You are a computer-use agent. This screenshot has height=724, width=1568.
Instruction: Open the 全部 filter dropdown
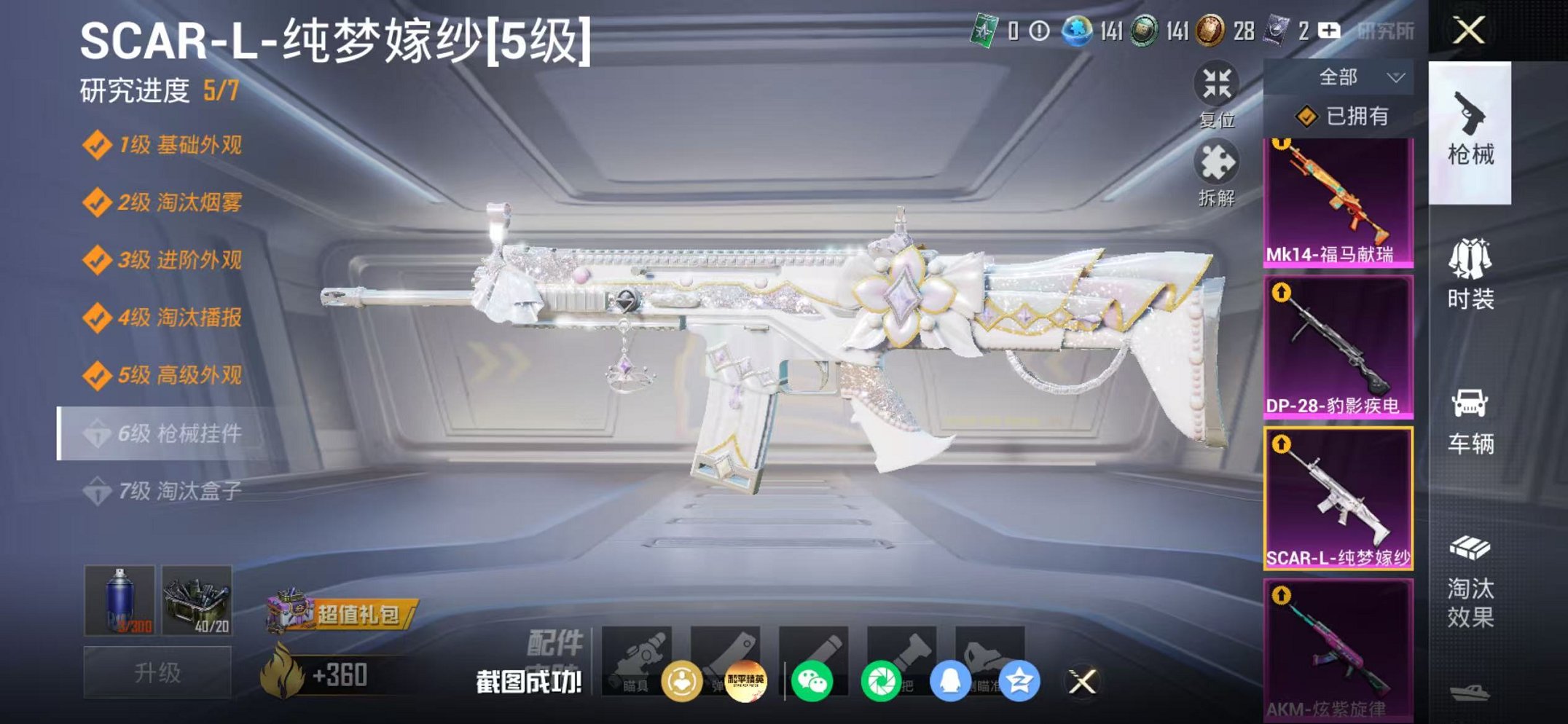pyautogui.click(x=1364, y=77)
